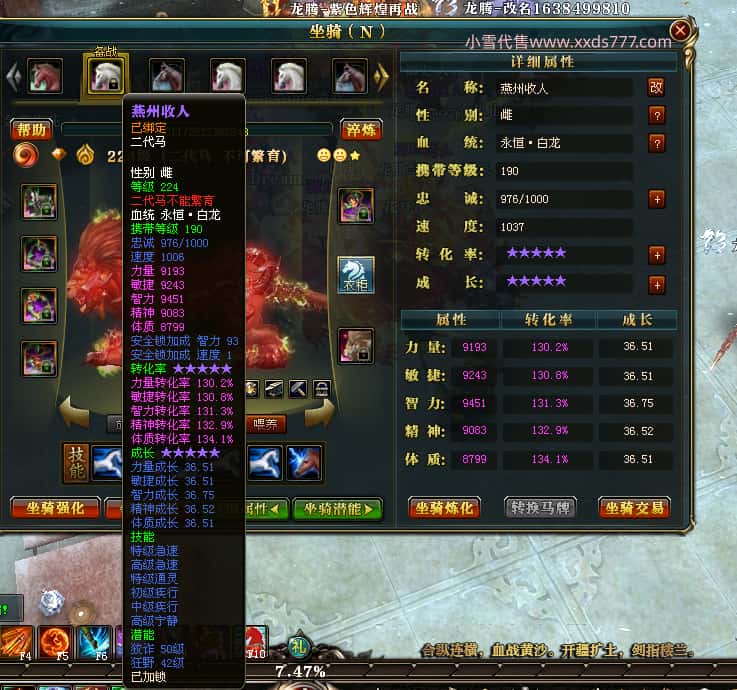Rename the mount with the 改 button
The height and width of the screenshot is (690, 737).
(656, 87)
